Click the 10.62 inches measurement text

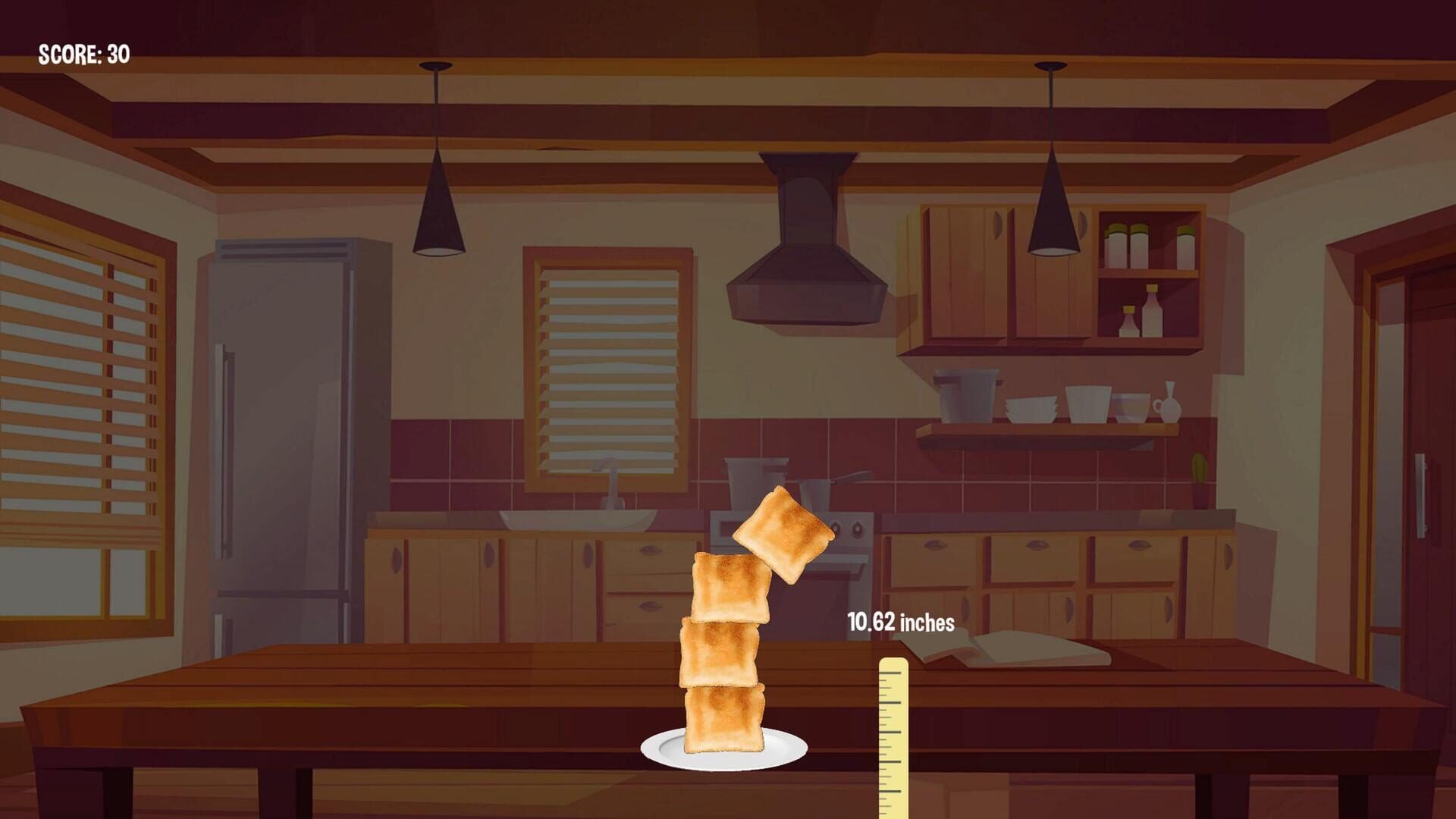(x=901, y=622)
